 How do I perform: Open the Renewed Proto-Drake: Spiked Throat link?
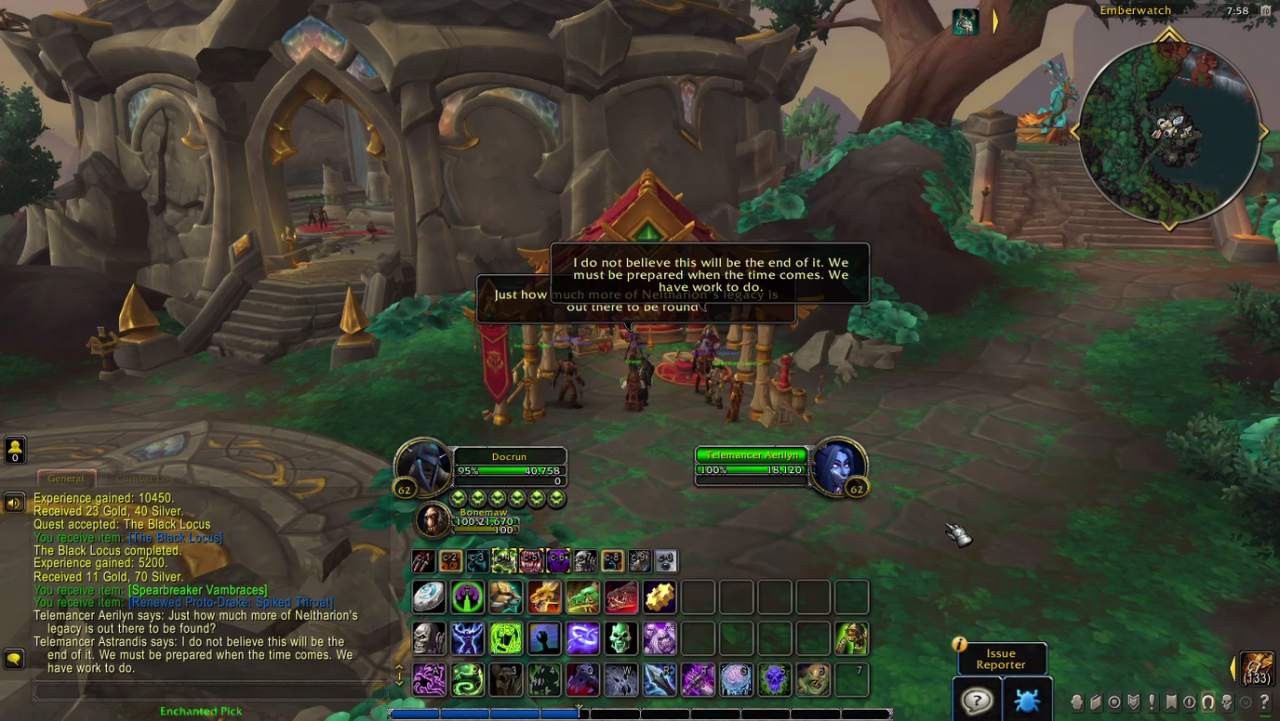[x=231, y=603]
